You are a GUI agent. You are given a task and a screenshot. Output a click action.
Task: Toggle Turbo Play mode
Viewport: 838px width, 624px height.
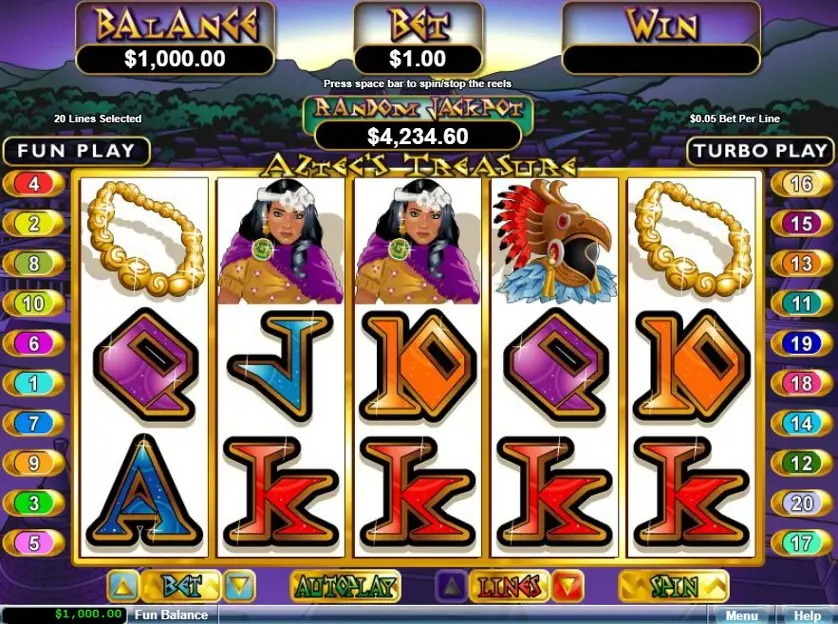tap(761, 151)
